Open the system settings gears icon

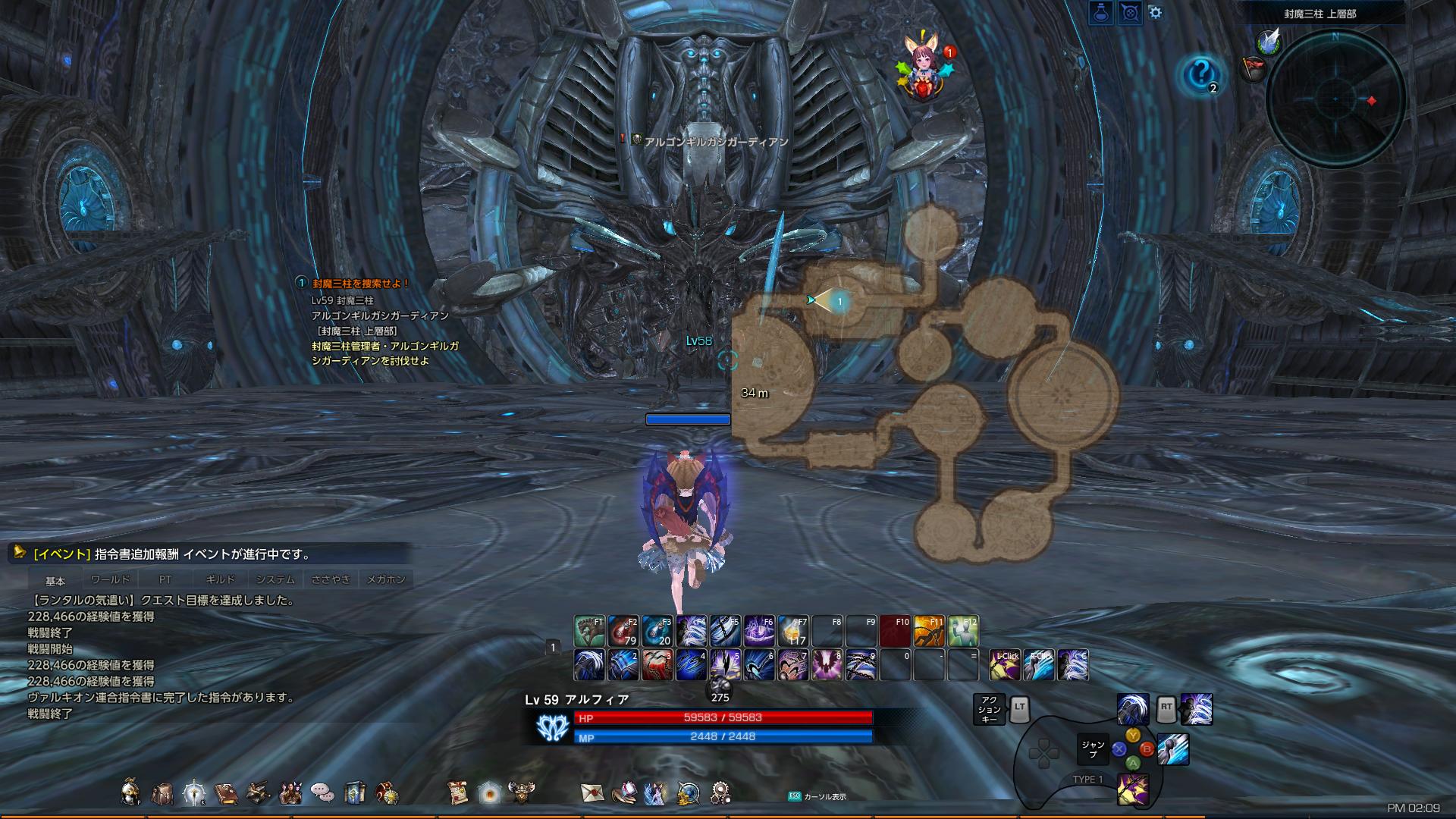click(x=721, y=791)
